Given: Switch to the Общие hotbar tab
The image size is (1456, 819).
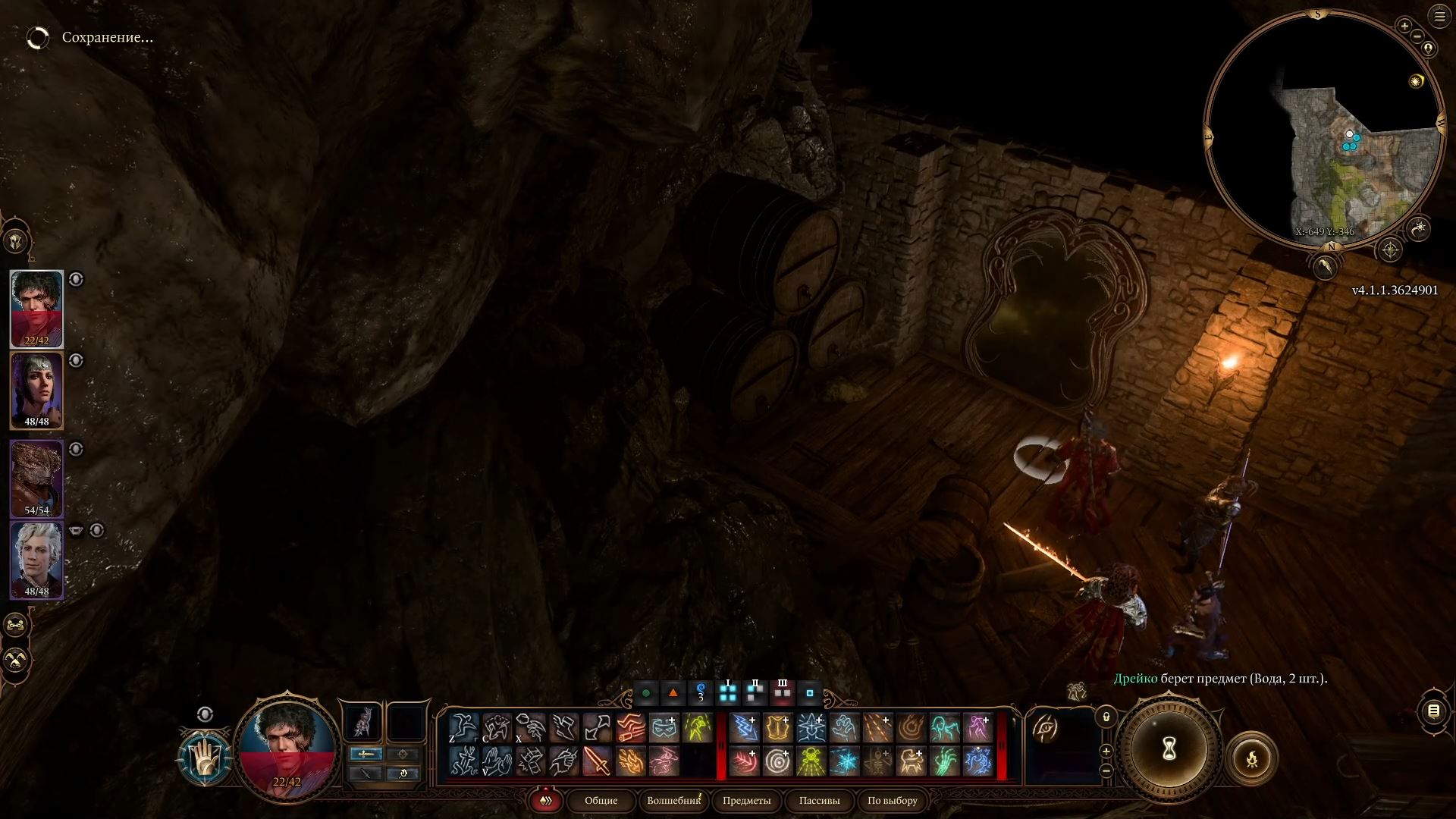Looking at the screenshot, I should (x=601, y=800).
